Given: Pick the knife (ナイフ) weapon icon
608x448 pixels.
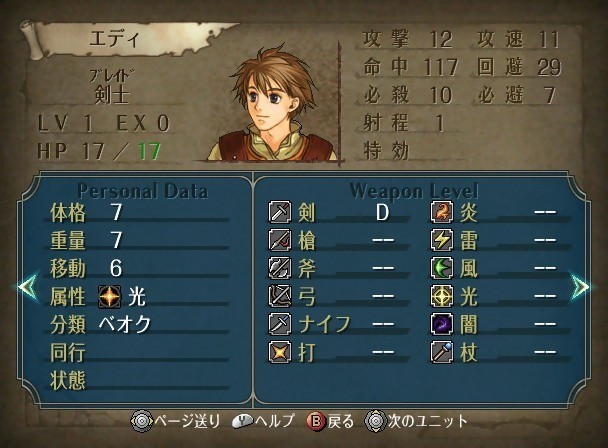Looking at the screenshot, I should [281, 324].
